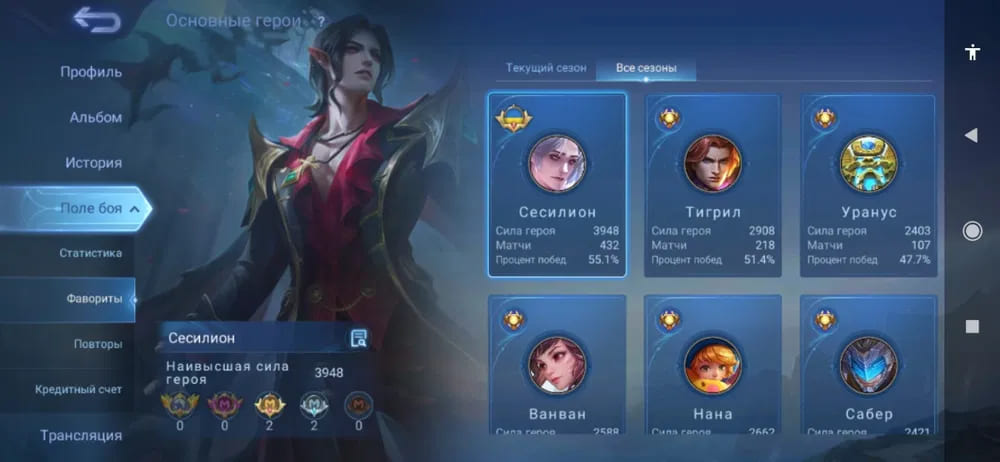Open the Альбом section
The image size is (1000, 462).
click(x=95, y=117)
